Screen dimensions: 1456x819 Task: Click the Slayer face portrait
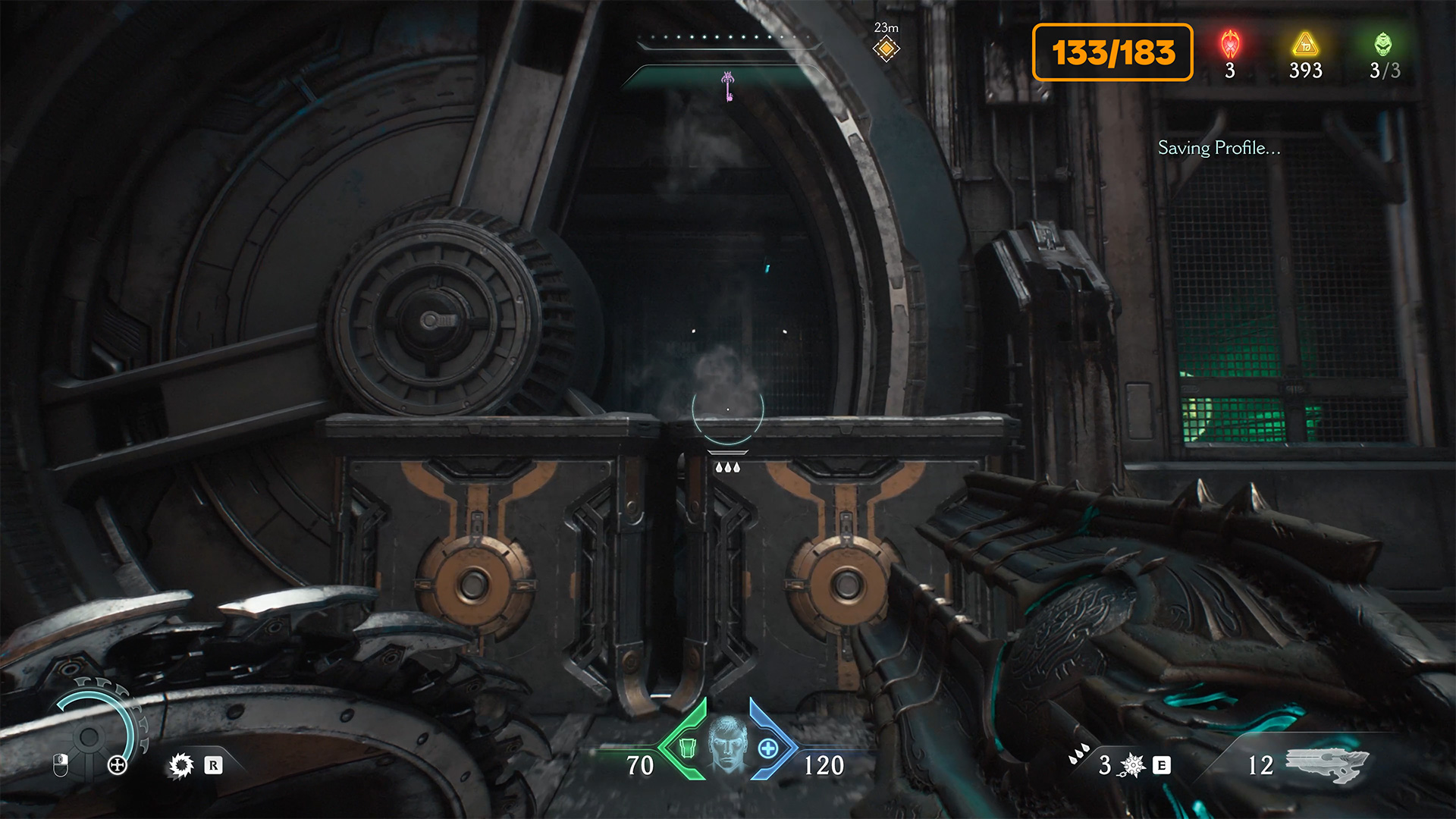click(728, 745)
